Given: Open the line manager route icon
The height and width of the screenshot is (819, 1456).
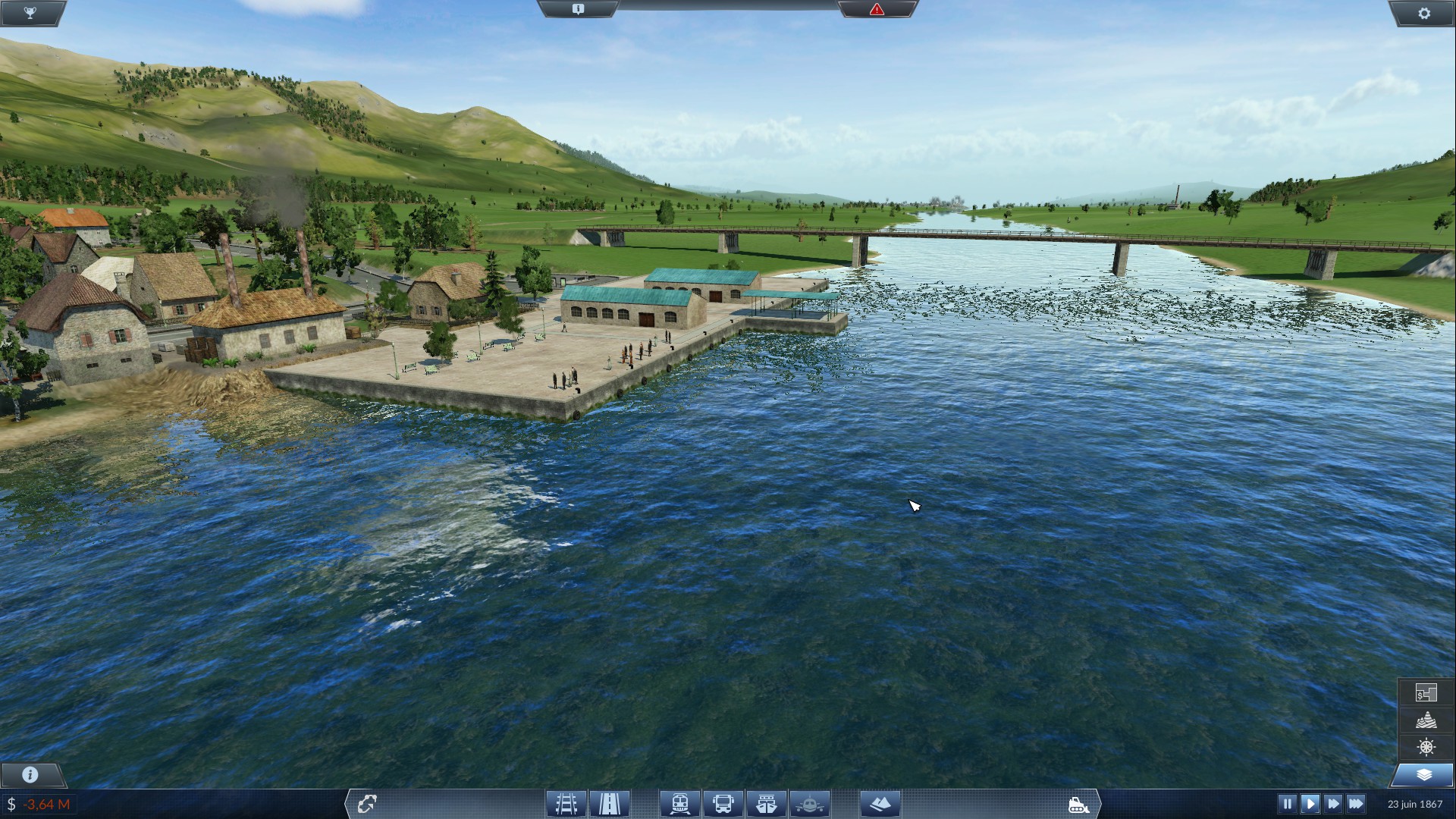Looking at the screenshot, I should pos(367,803).
